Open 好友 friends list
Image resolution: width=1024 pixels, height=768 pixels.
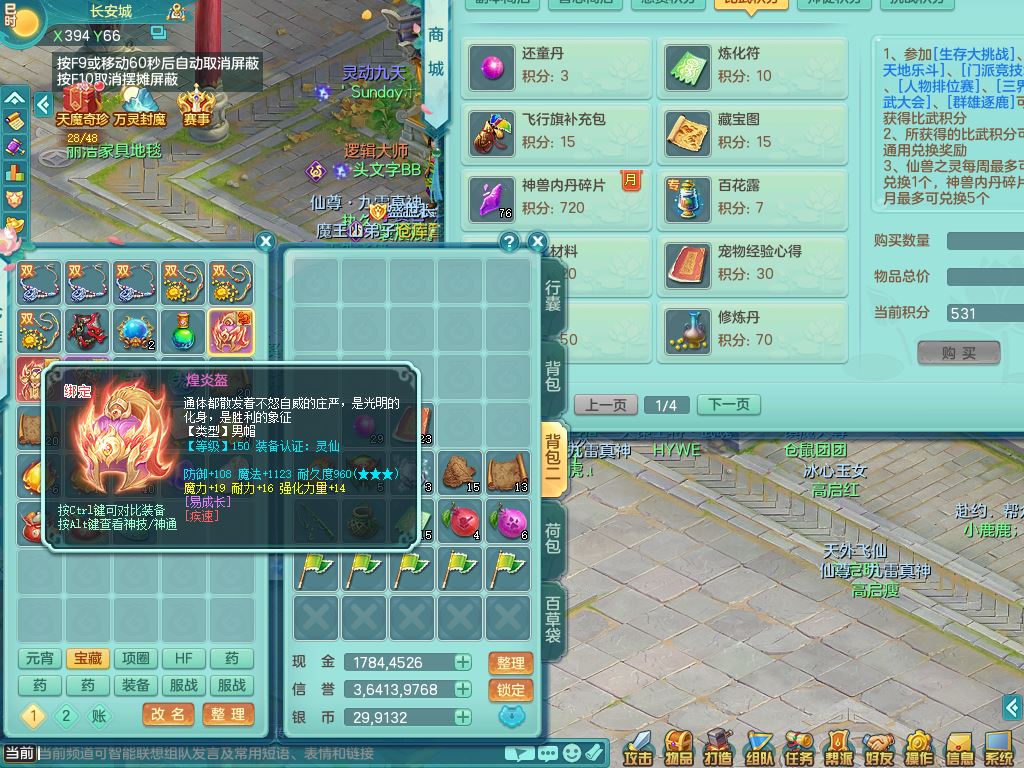(x=879, y=748)
